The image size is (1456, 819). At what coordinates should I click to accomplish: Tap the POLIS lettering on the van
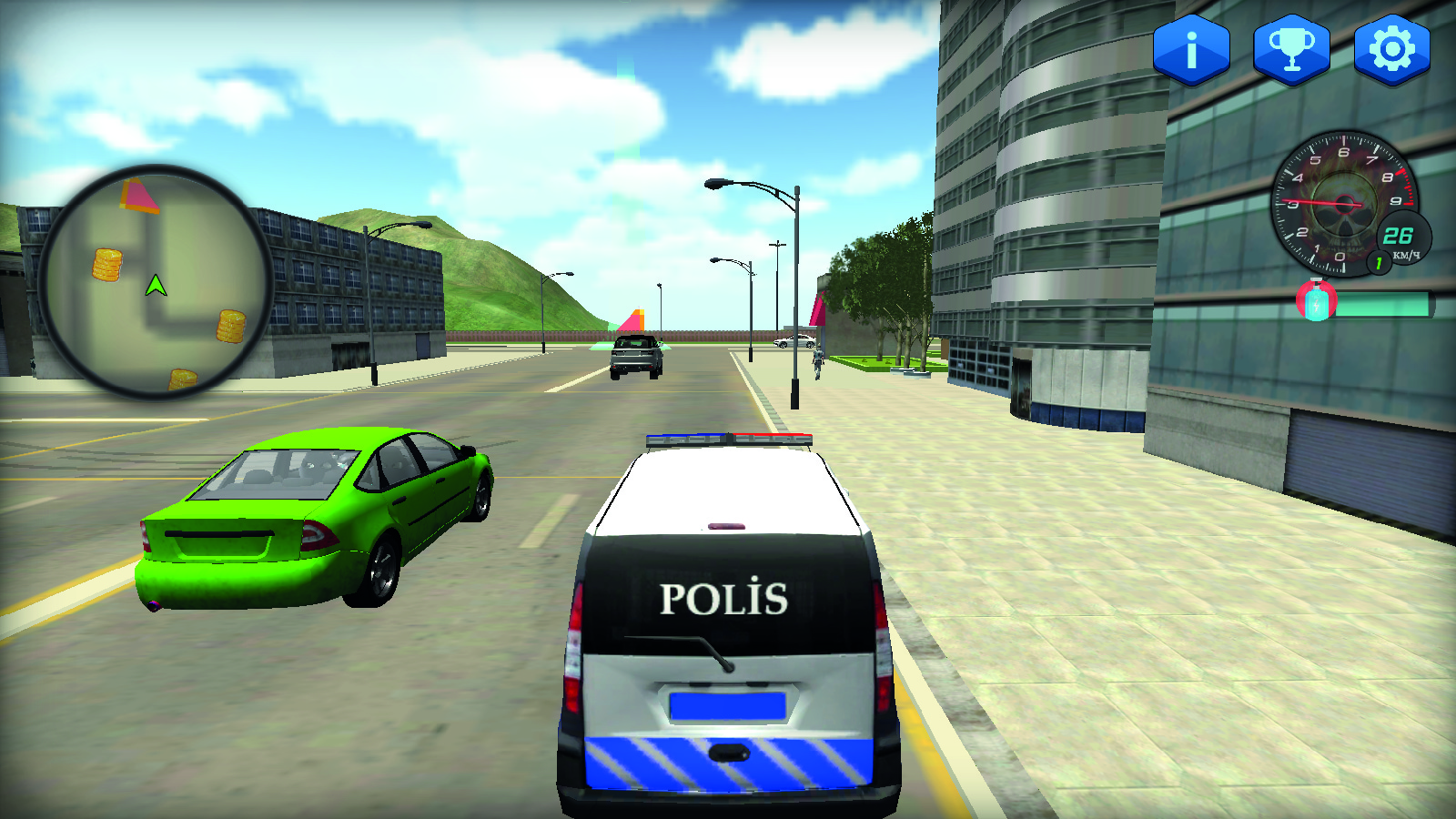click(725, 598)
